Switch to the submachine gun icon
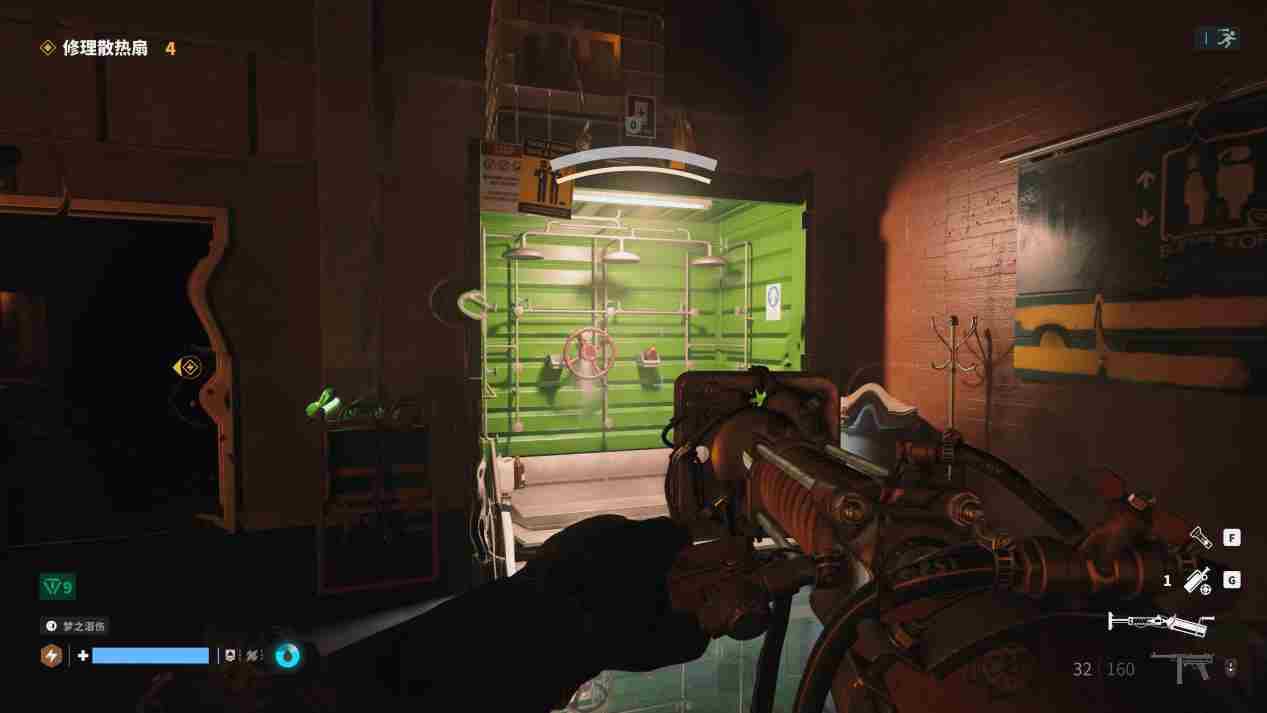1267x713 pixels. (1182, 667)
